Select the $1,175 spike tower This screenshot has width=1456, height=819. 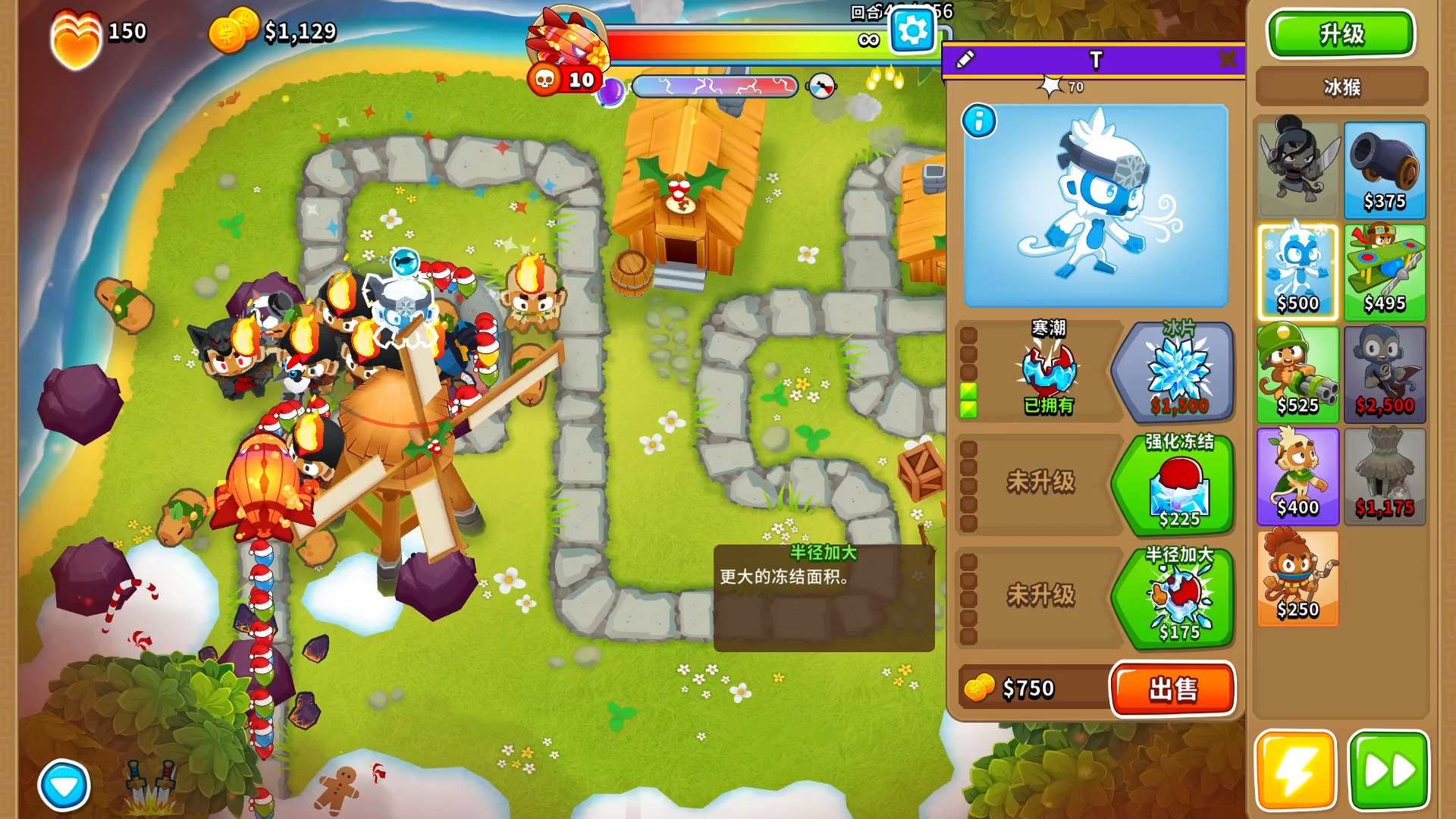pyautogui.click(x=1384, y=476)
